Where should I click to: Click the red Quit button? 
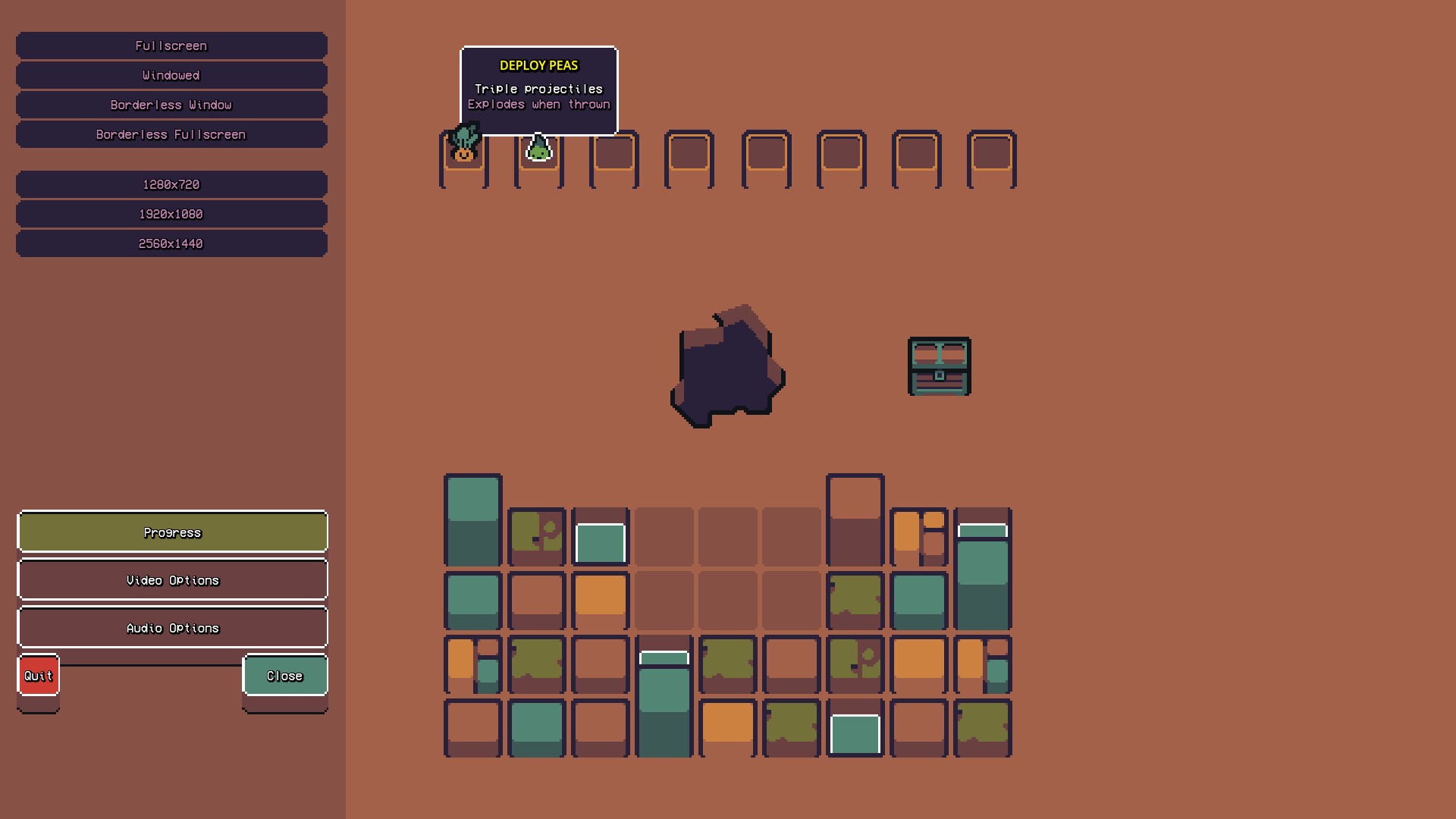click(38, 675)
